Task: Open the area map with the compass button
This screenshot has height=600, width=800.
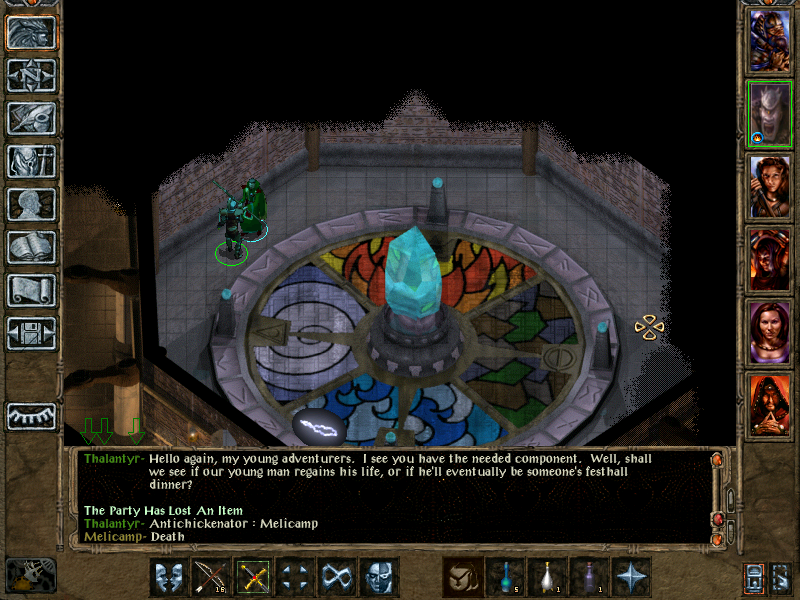Action: tap(32, 75)
